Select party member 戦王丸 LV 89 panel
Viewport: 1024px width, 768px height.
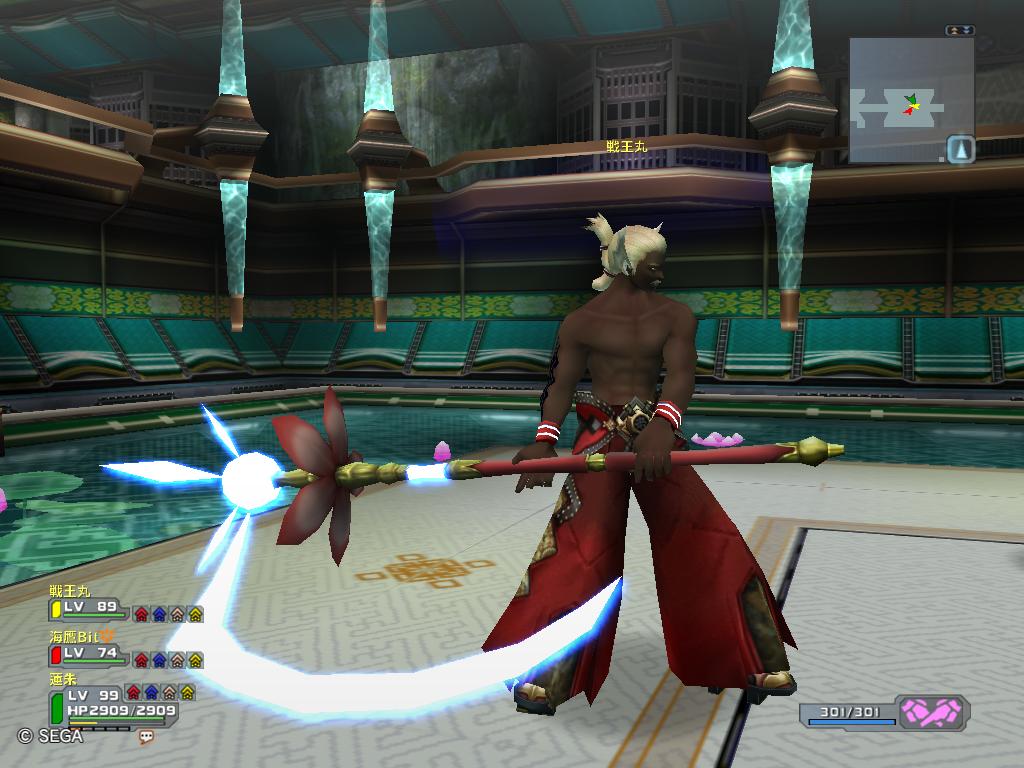88,607
